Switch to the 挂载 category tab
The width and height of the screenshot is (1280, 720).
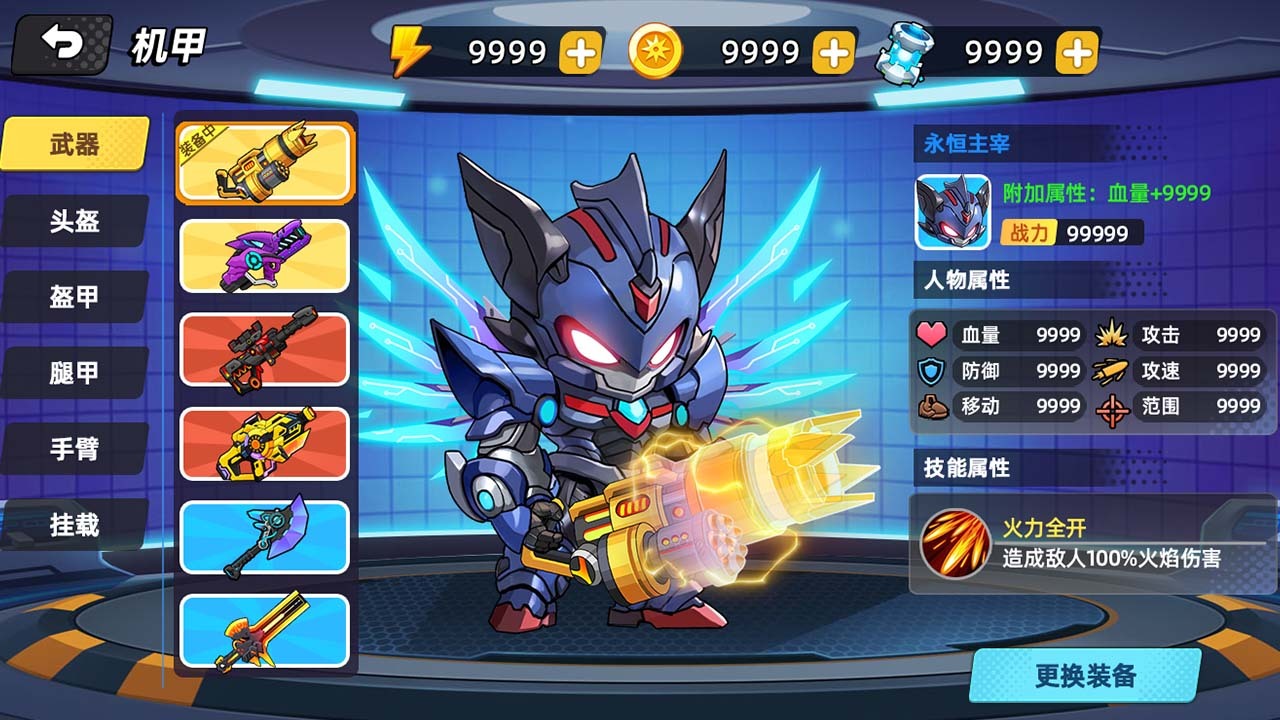[x=74, y=525]
